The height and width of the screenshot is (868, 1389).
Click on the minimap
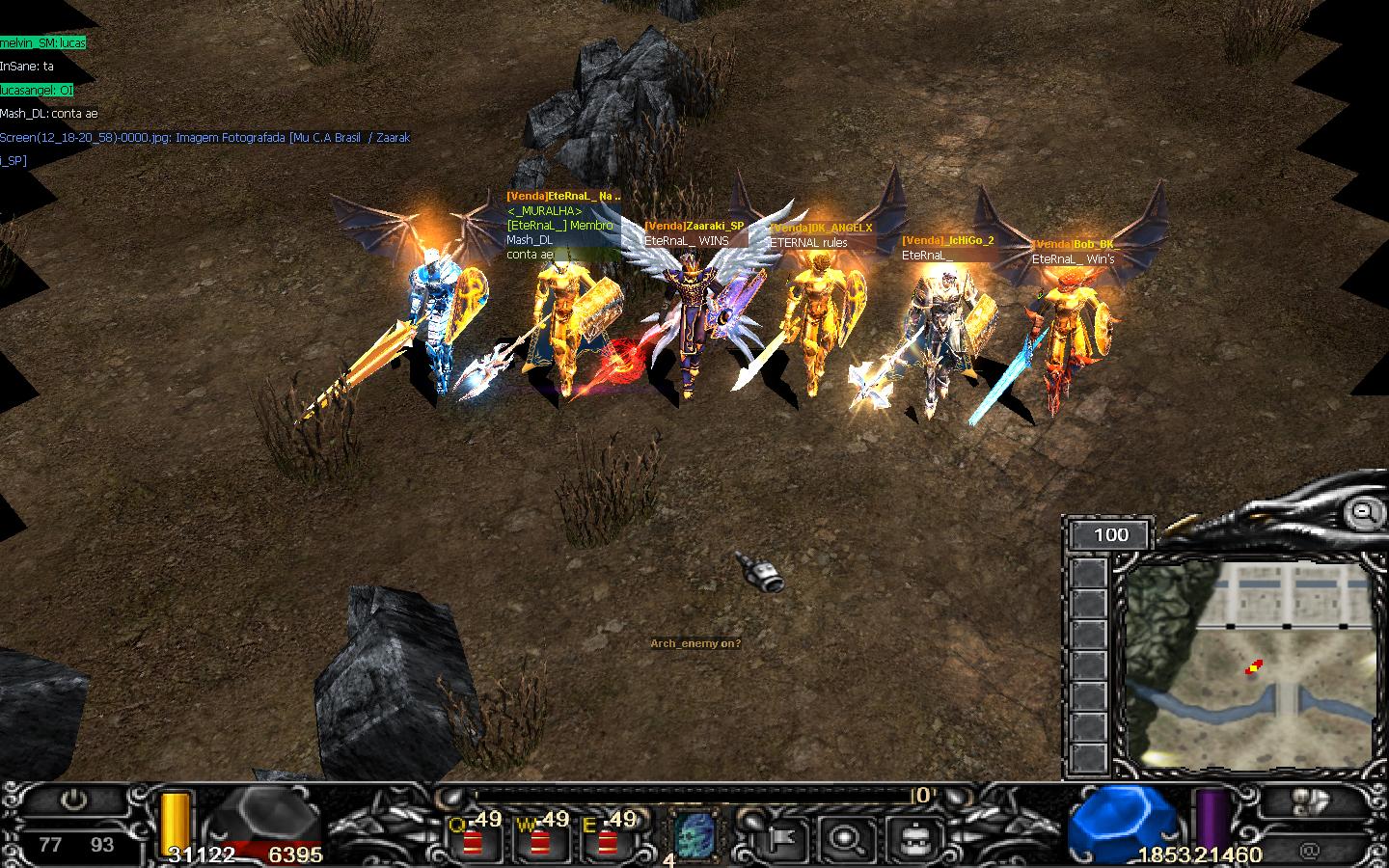pos(1249,665)
